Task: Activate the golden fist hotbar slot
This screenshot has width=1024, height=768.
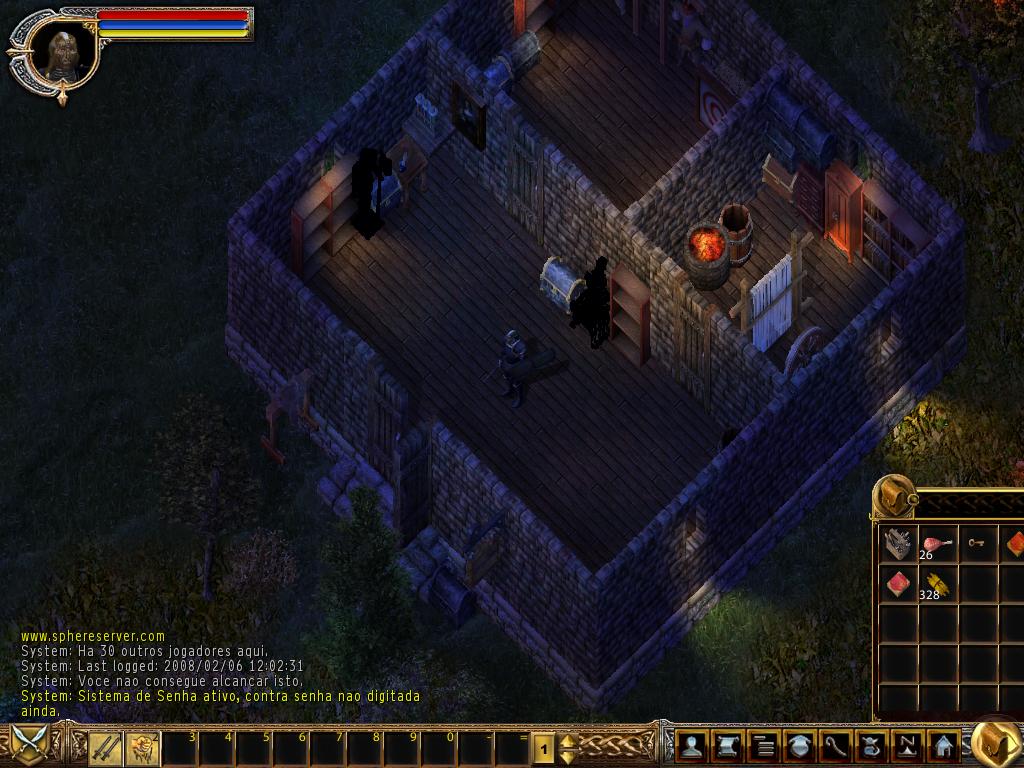Action: 141,747
